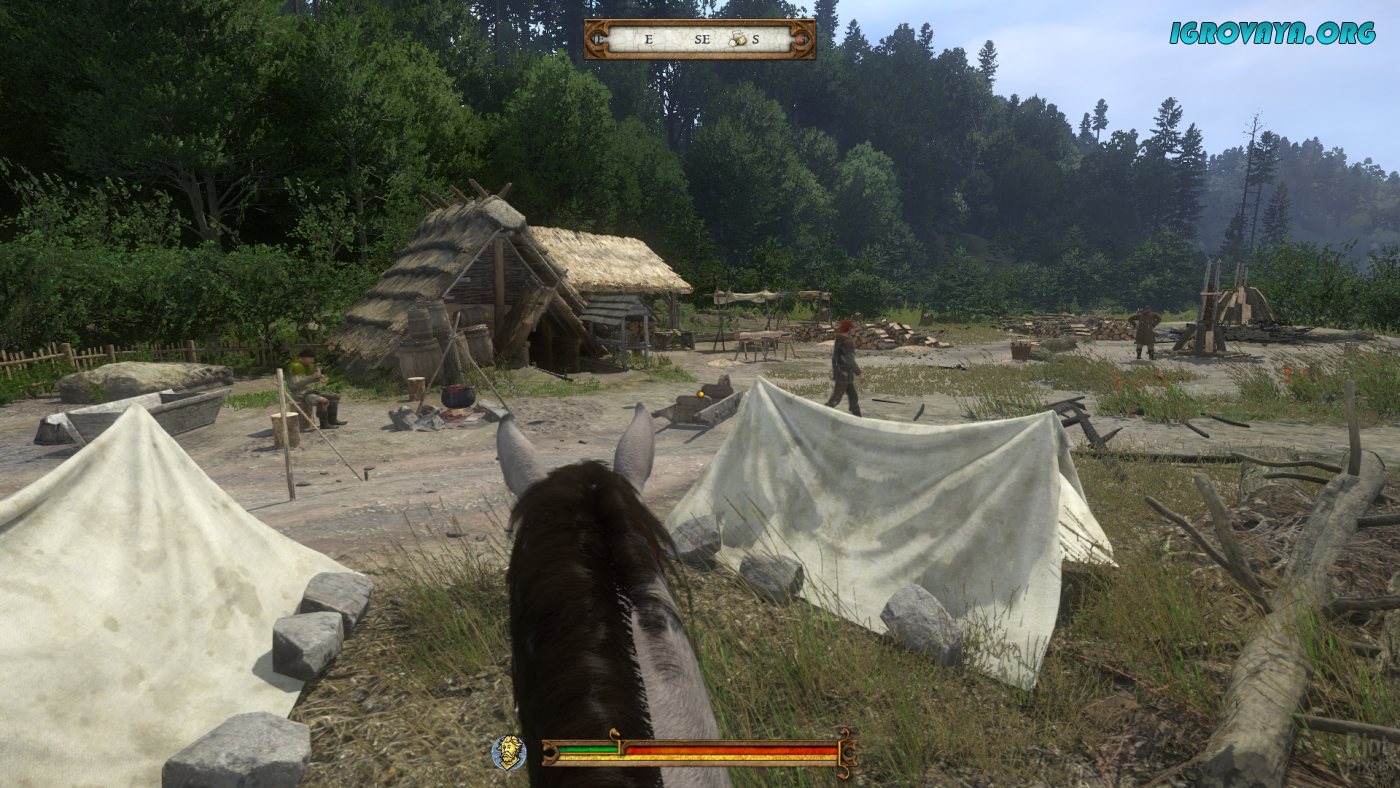The height and width of the screenshot is (788, 1400).
Task: Click the compass bar at the top
Action: coord(699,39)
